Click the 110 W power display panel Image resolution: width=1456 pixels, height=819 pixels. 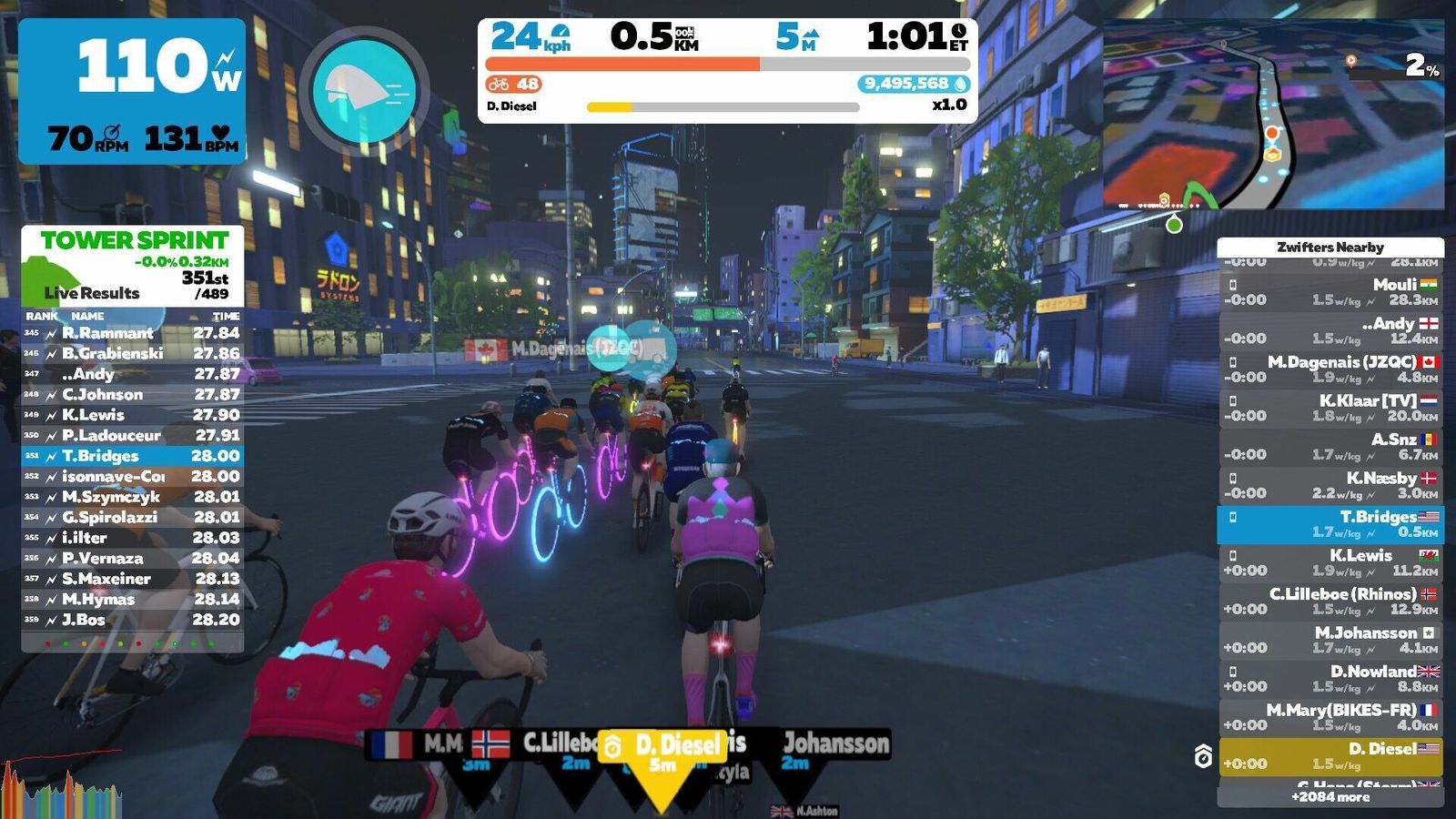tap(133, 91)
